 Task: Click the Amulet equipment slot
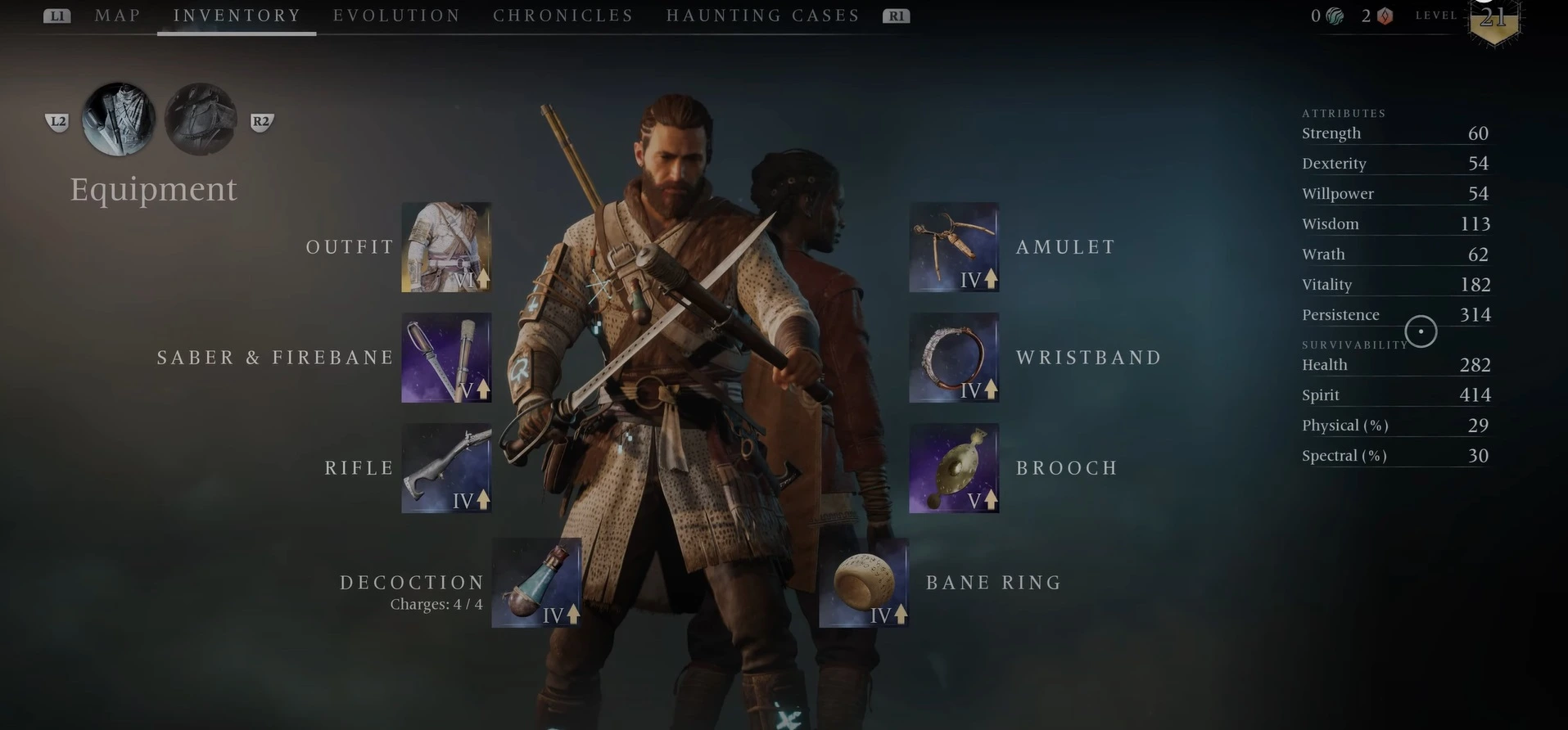click(x=954, y=247)
